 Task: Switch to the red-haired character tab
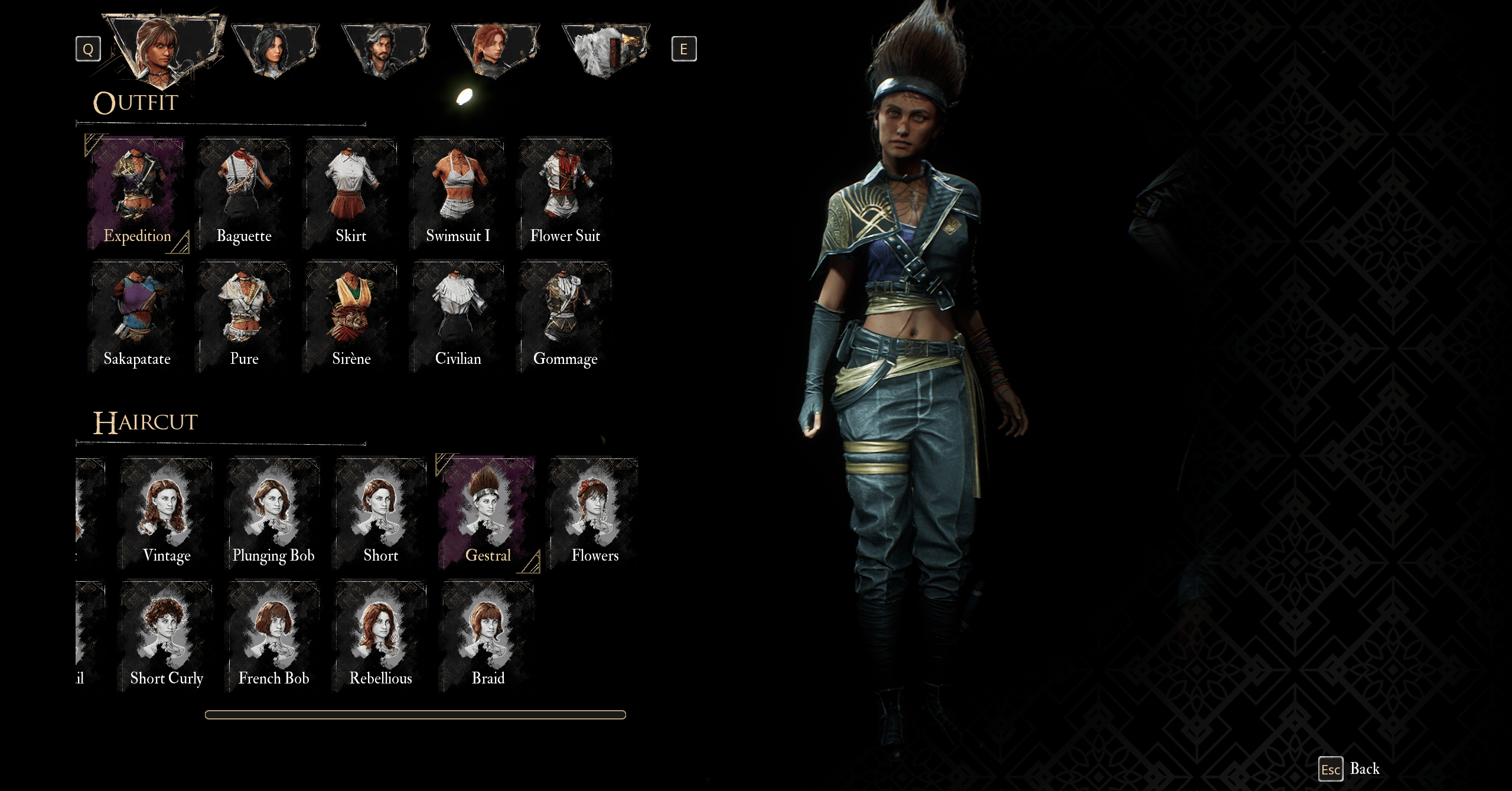point(495,49)
